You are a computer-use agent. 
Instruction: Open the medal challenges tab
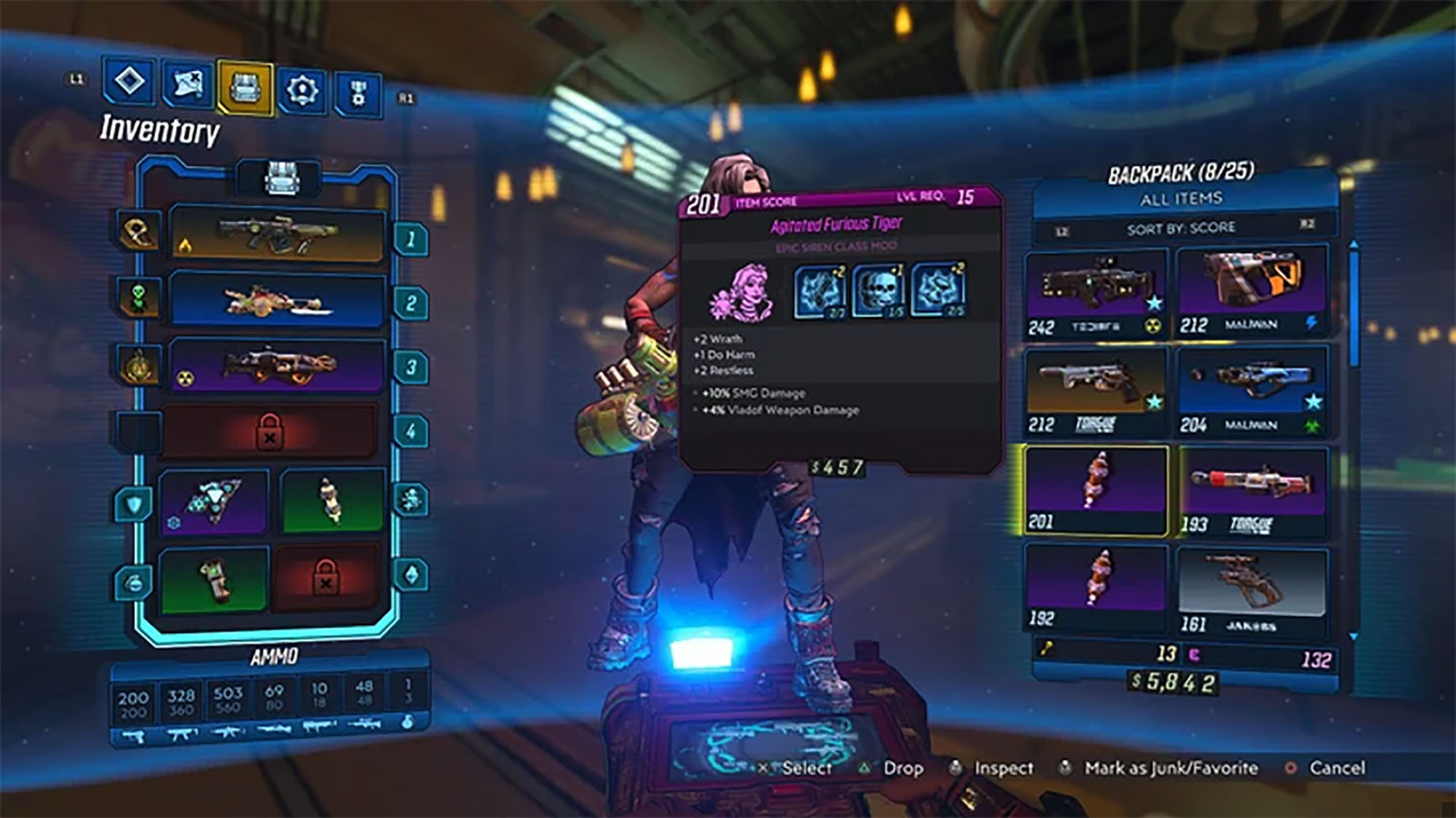coord(357,94)
